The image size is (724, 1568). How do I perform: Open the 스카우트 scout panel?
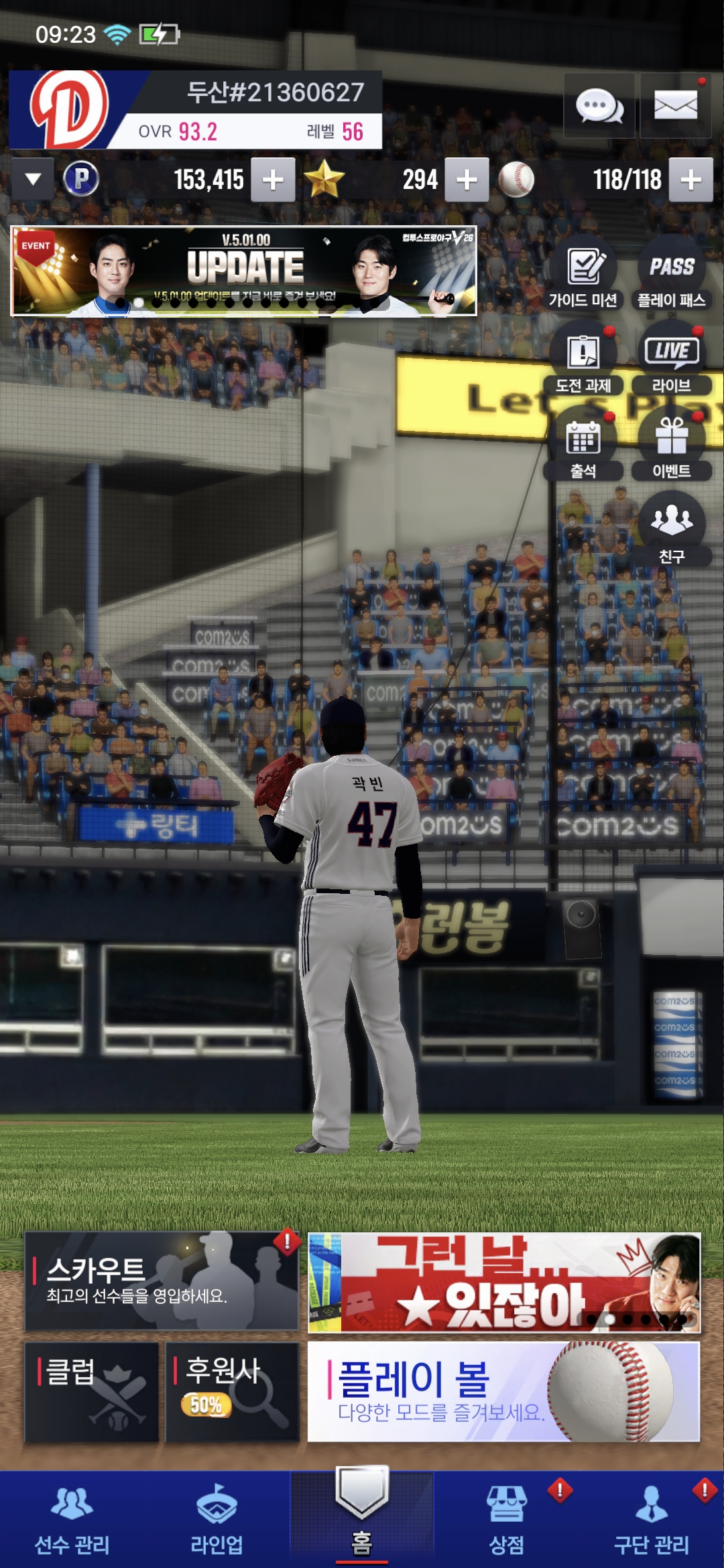[161, 1281]
